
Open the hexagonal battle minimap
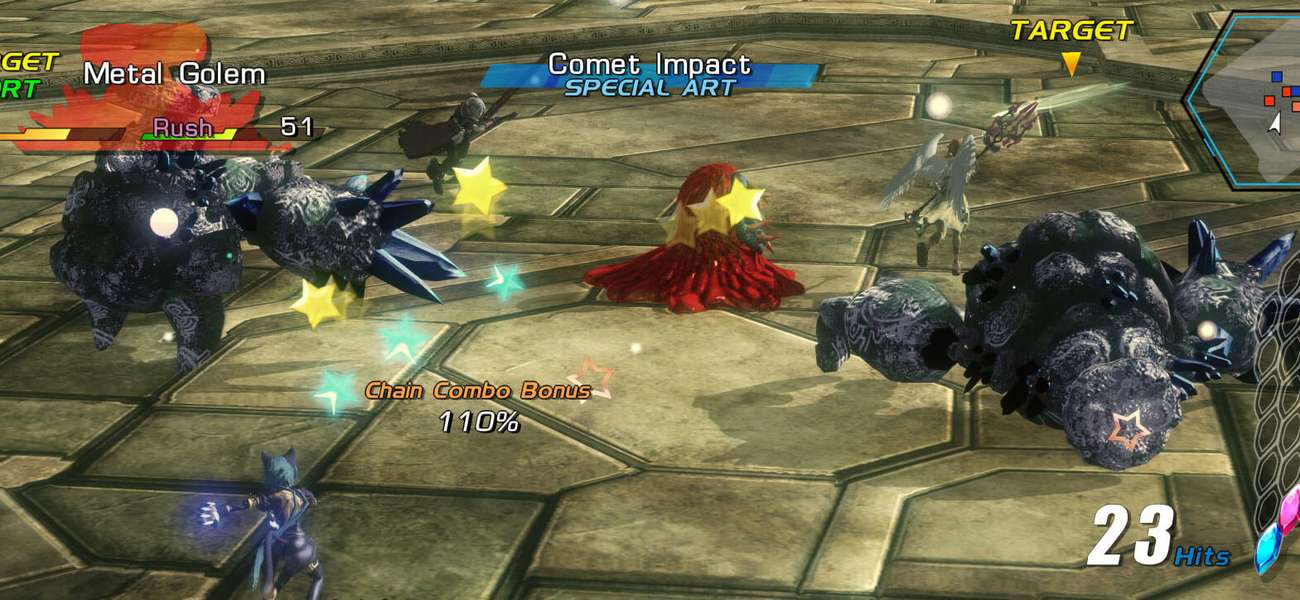(1249, 98)
